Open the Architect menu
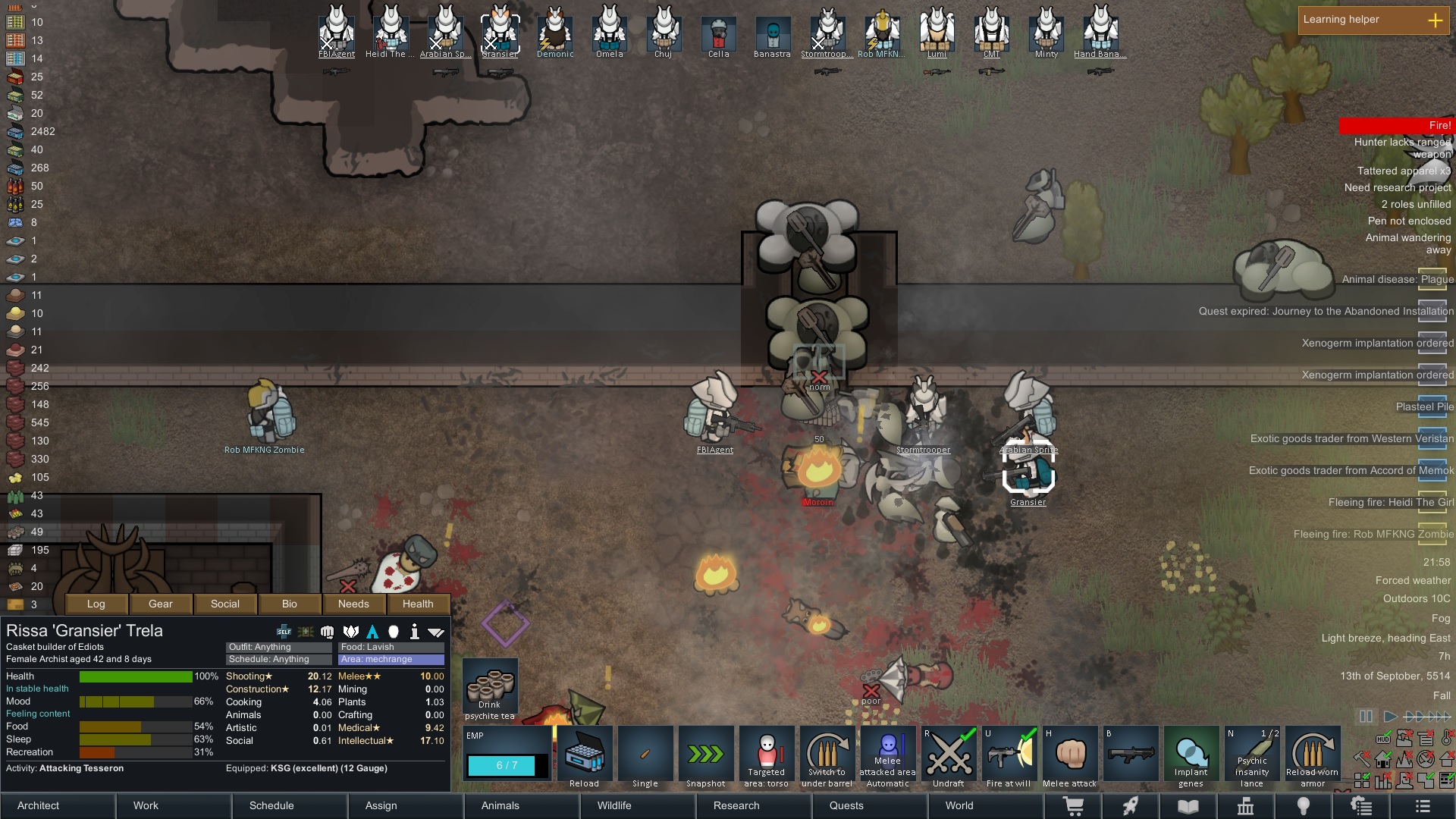 pyautogui.click(x=58, y=805)
